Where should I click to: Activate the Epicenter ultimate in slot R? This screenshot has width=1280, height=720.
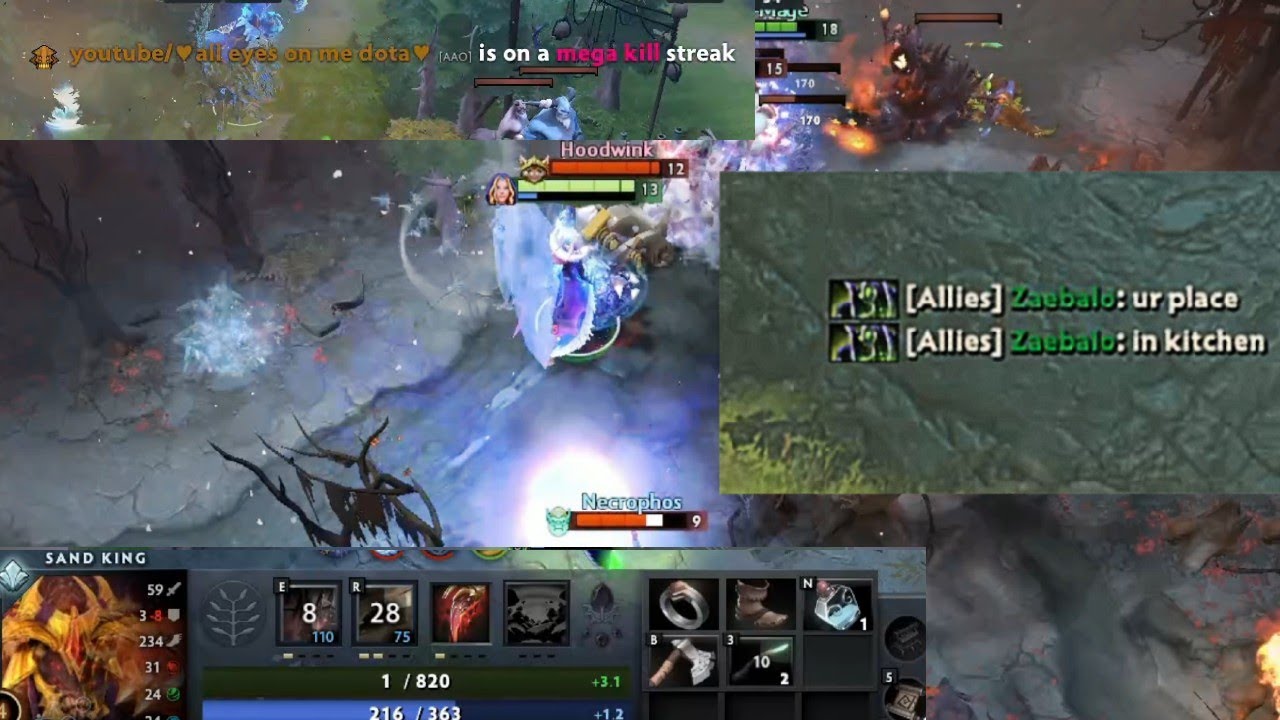[x=383, y=611]
